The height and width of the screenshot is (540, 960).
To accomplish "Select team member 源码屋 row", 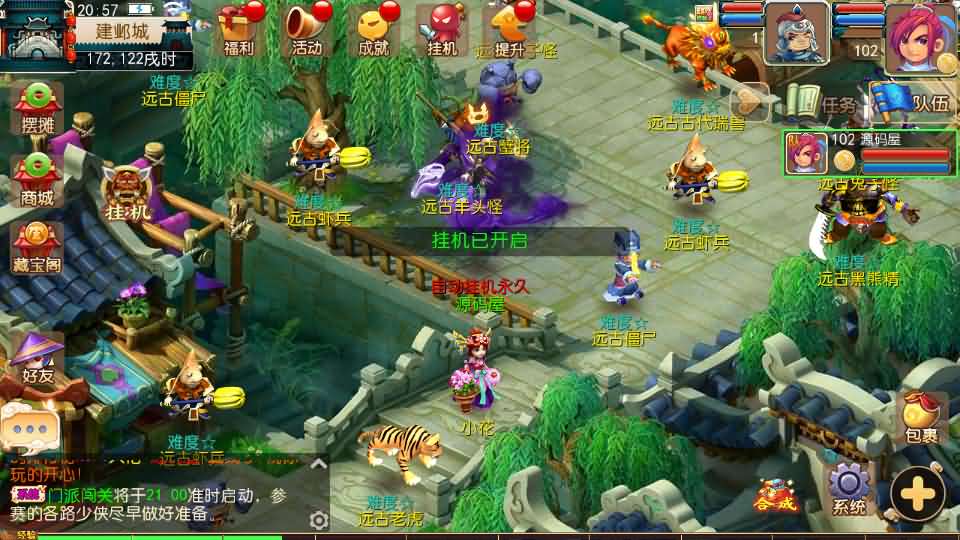I will 867,152.
